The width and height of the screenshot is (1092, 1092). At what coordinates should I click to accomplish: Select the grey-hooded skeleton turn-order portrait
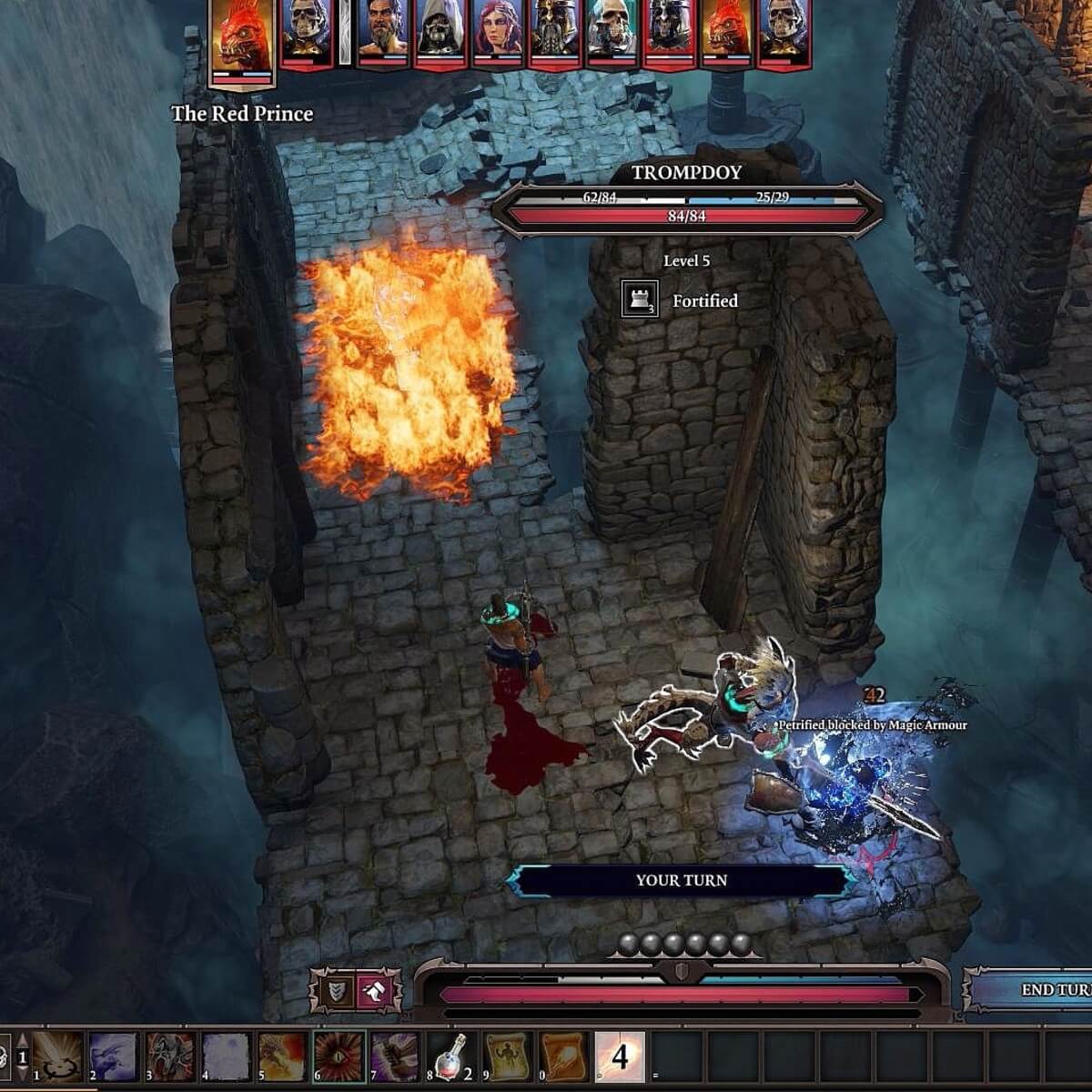pyautogui.click(x=440, y=33)
